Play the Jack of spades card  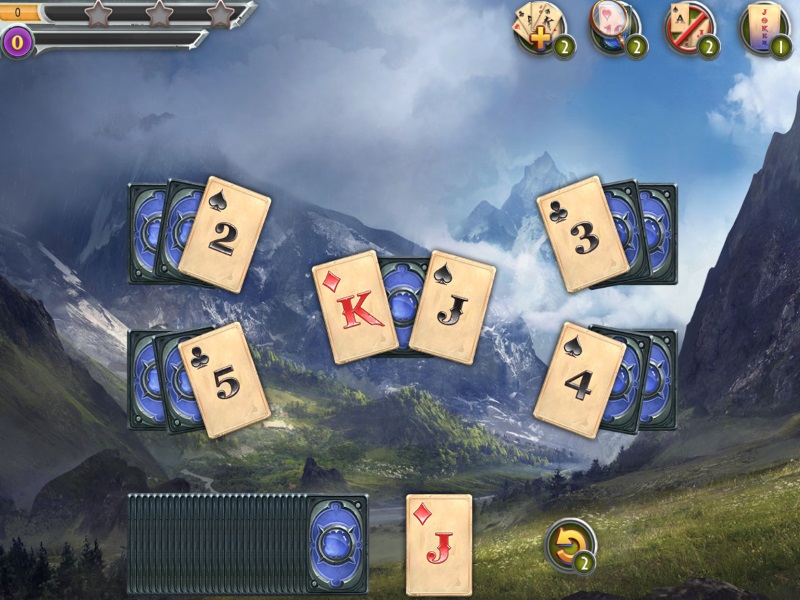click(x=453, y=306)
